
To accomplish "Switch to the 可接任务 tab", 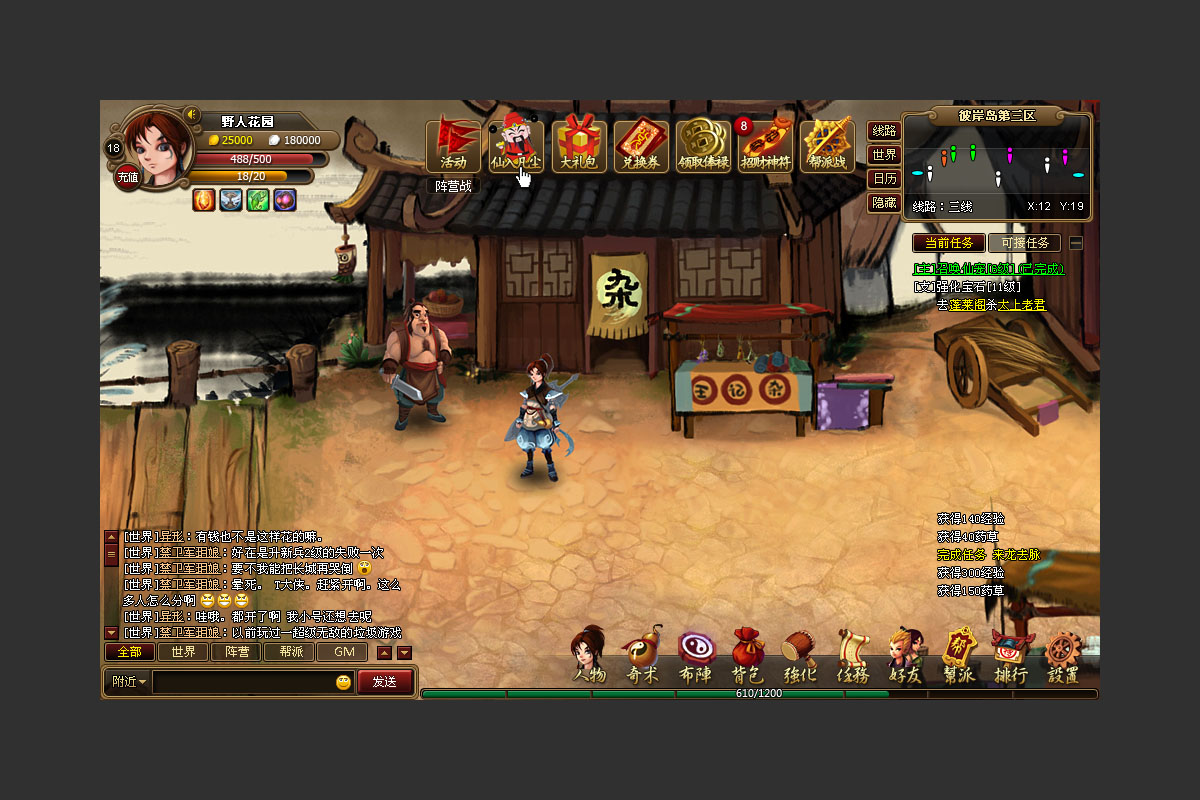I will (x=1024, y=243).
